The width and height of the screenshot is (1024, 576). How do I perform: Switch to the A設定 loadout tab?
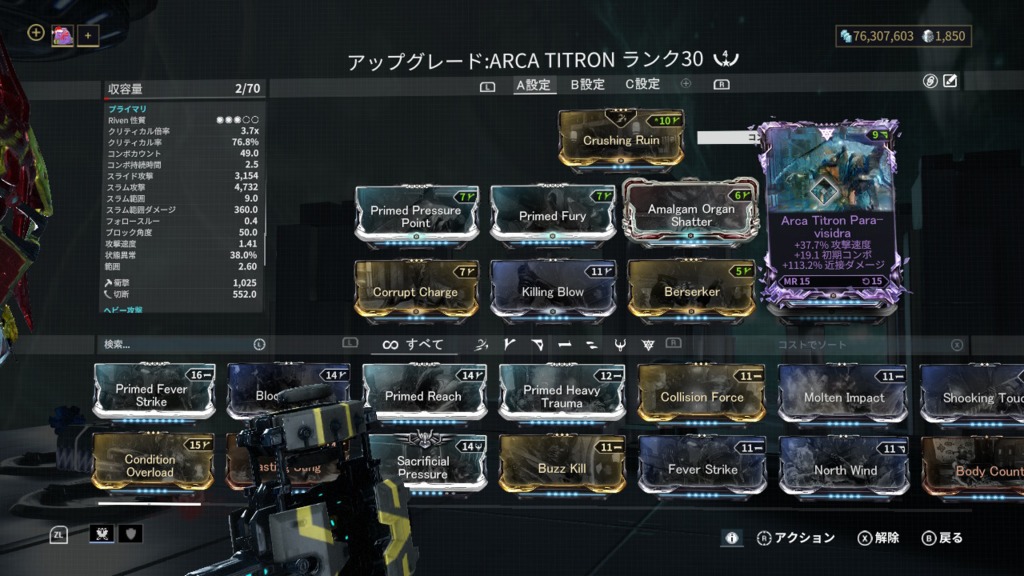[533, 85]
